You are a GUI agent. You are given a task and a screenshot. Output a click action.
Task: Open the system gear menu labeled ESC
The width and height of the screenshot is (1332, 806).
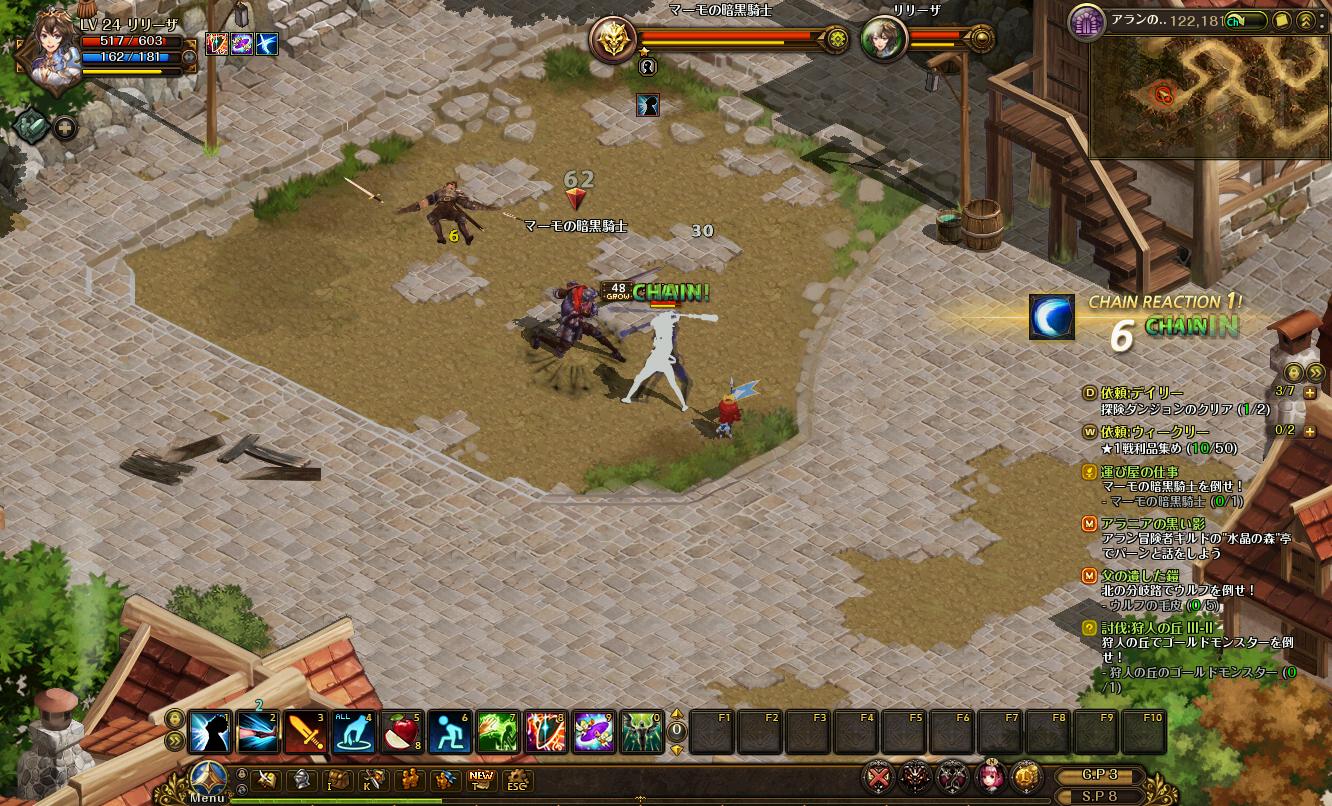pos(517,780)
